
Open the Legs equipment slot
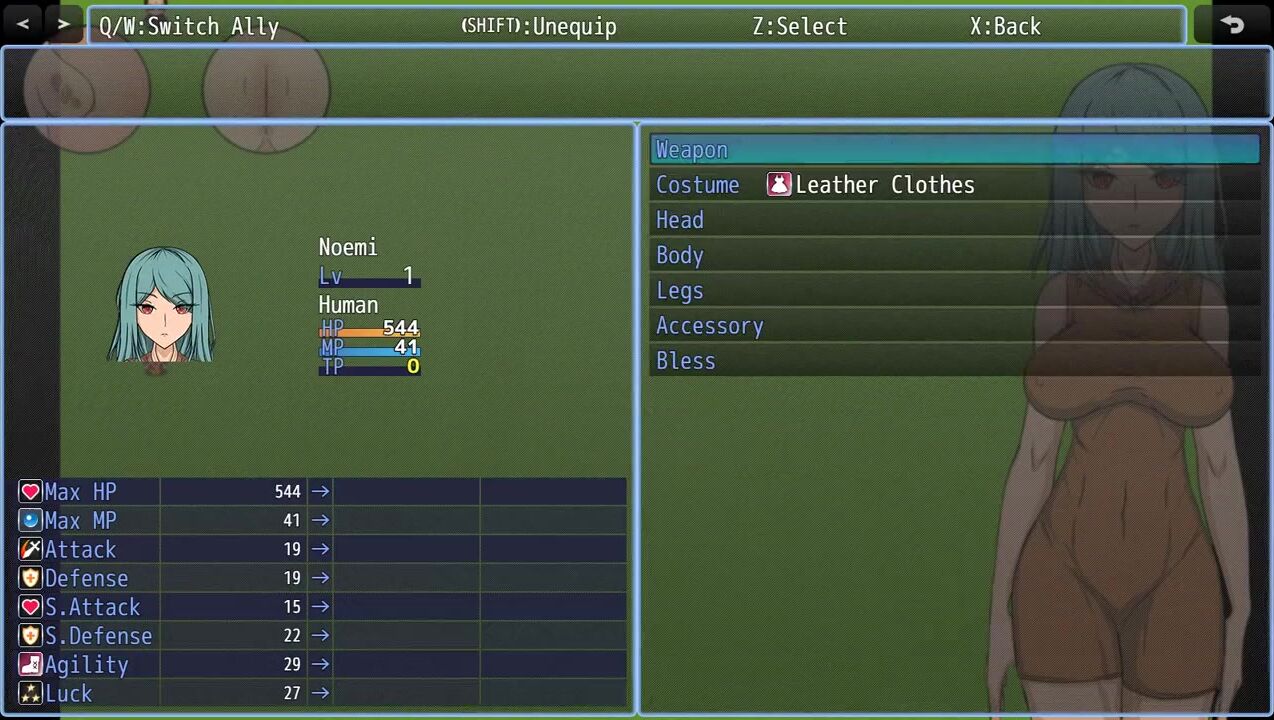(954, 291)
